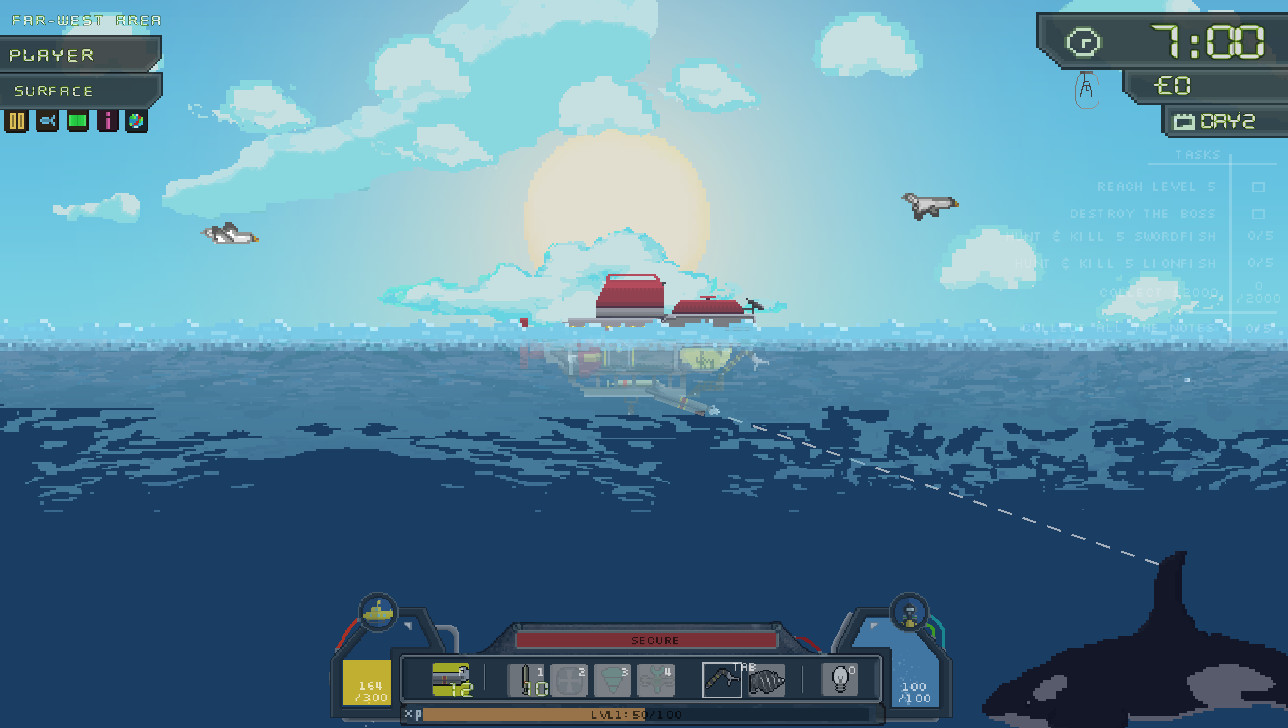Toggle the harpoon TAB weapon slot
1288x728 pixels.
tap(722, 679)
